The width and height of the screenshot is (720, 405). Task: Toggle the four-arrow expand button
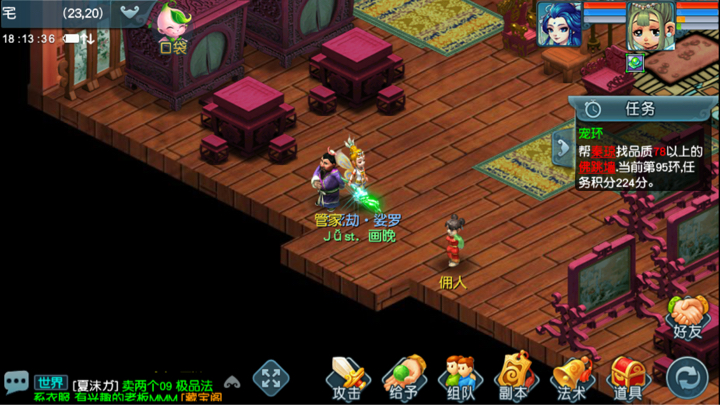[270, 378]
